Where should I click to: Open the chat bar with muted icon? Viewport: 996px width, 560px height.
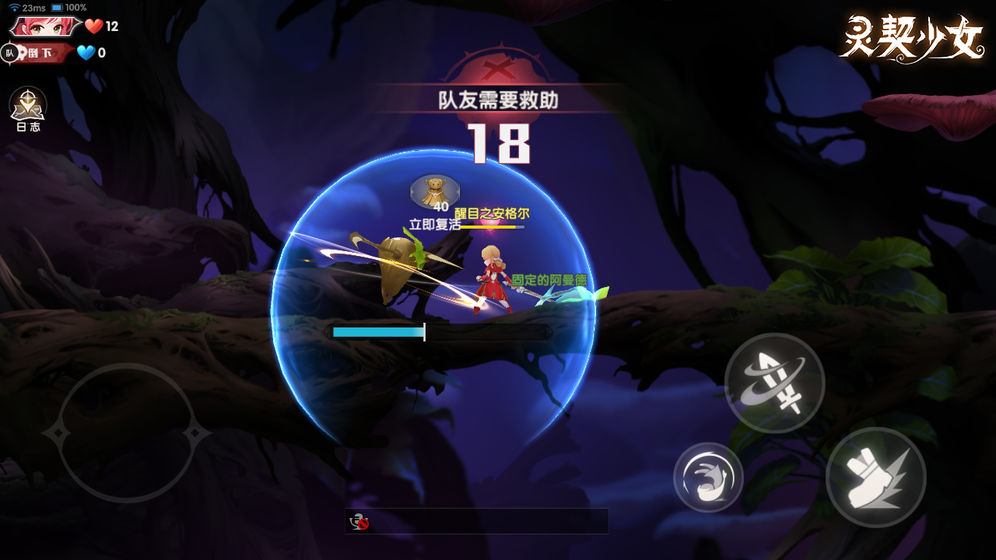476,521
